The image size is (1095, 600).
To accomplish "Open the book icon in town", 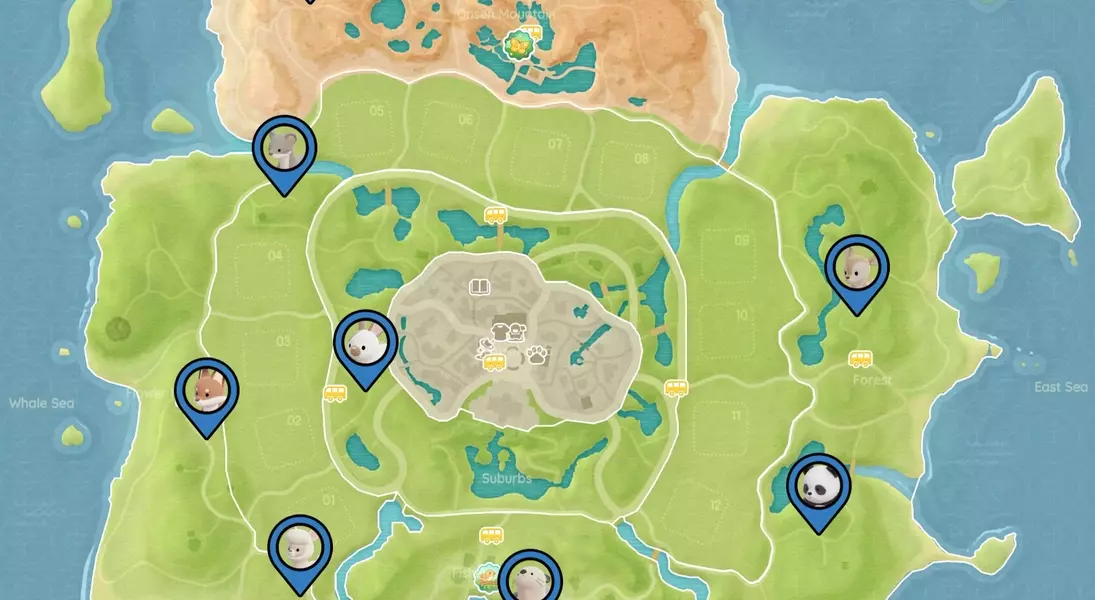I will (480, 288).
